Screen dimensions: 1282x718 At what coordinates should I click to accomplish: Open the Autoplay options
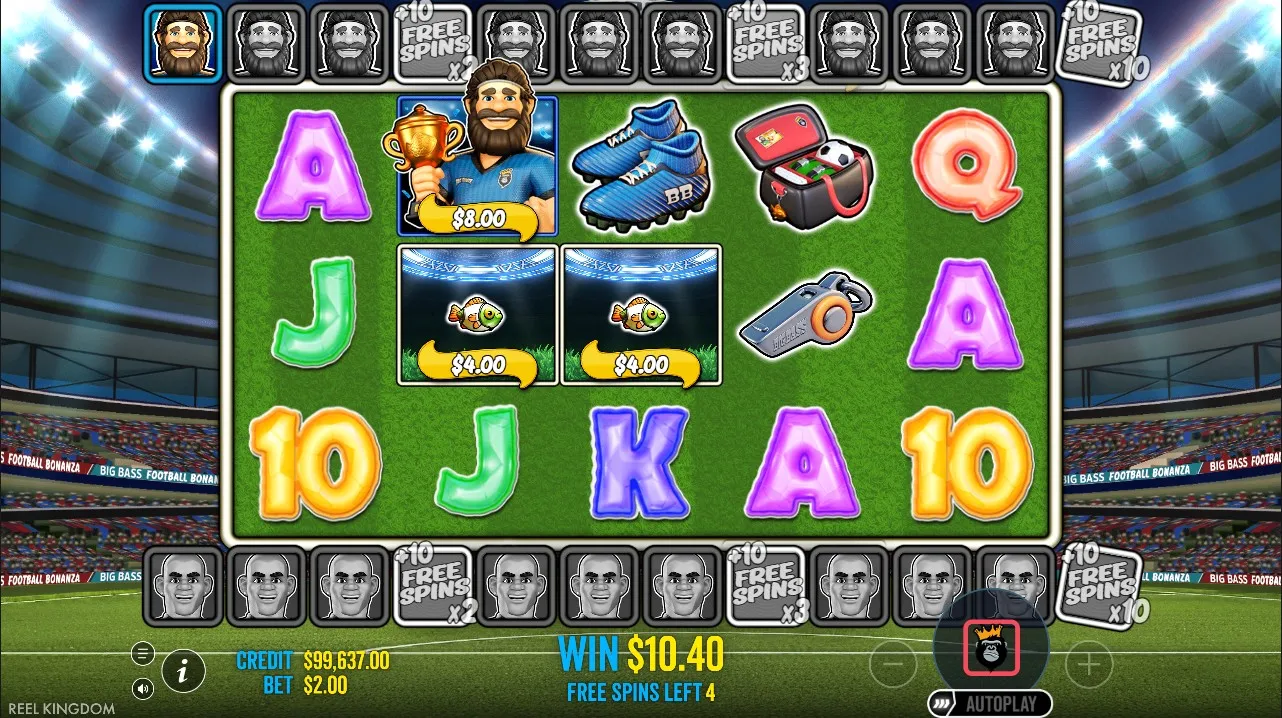click(x=990, y=703)
